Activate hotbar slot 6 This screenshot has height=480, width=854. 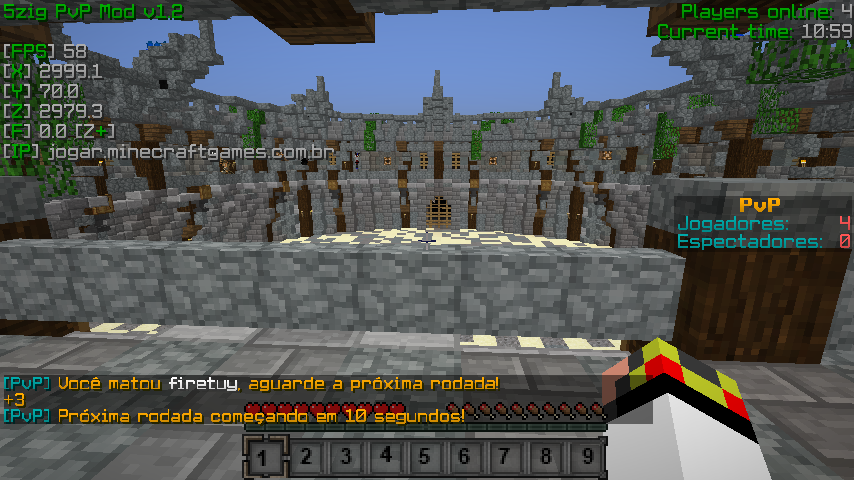coord(466,458)
